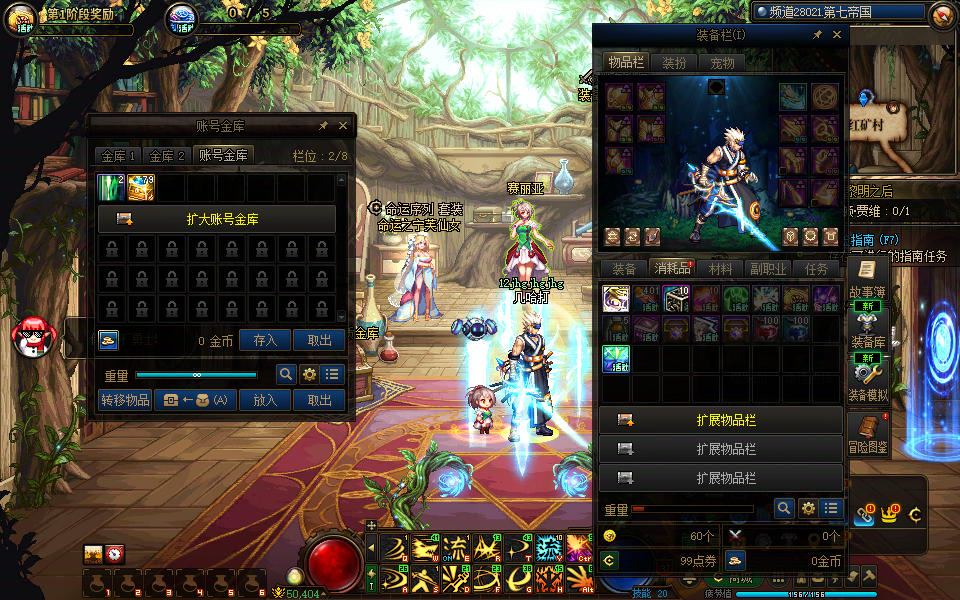Switch to the 装扮 costume tab
This screenshot has height=600, width=960.
pos(674,62)
